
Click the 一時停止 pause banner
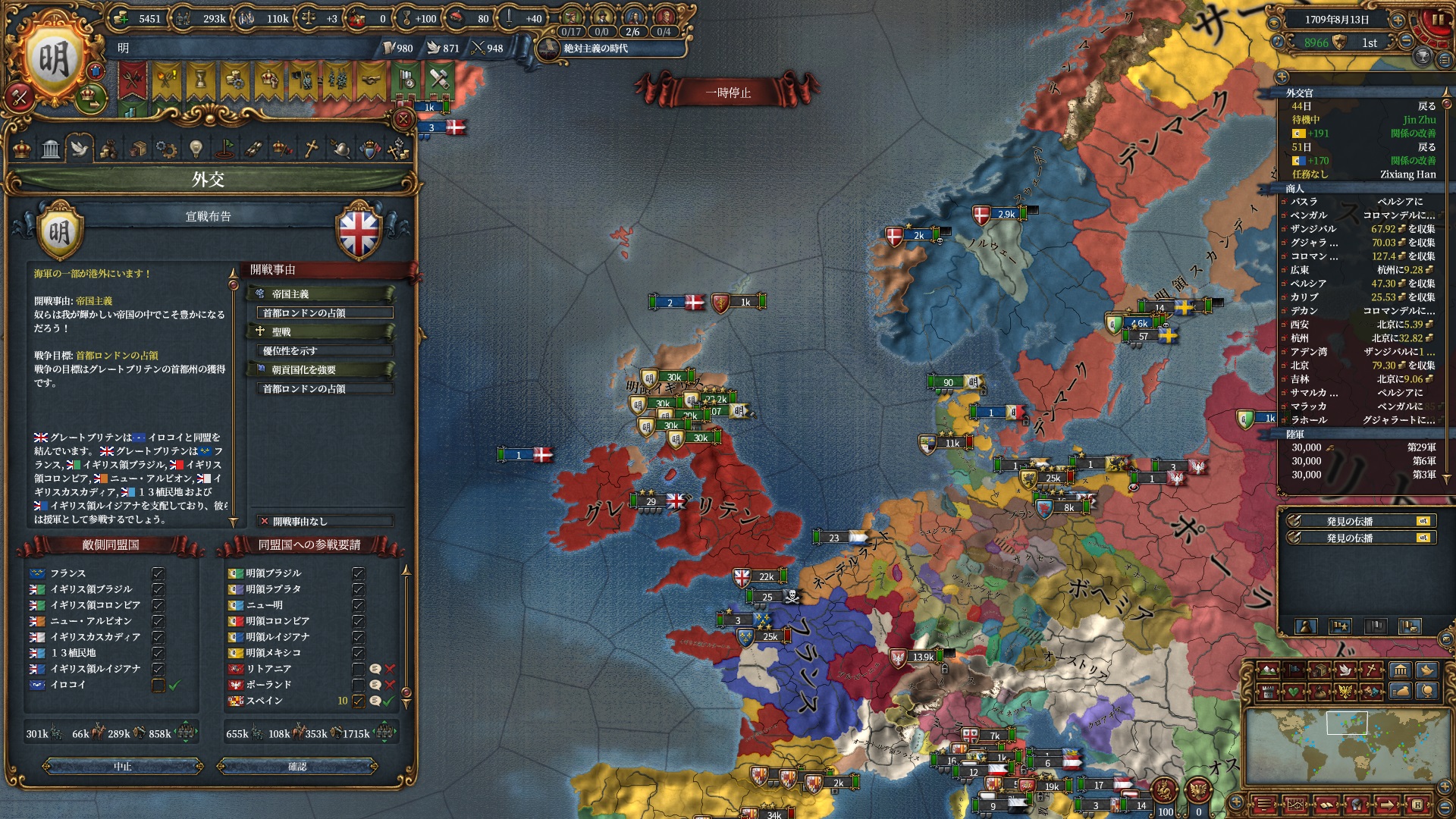point(728,93)
